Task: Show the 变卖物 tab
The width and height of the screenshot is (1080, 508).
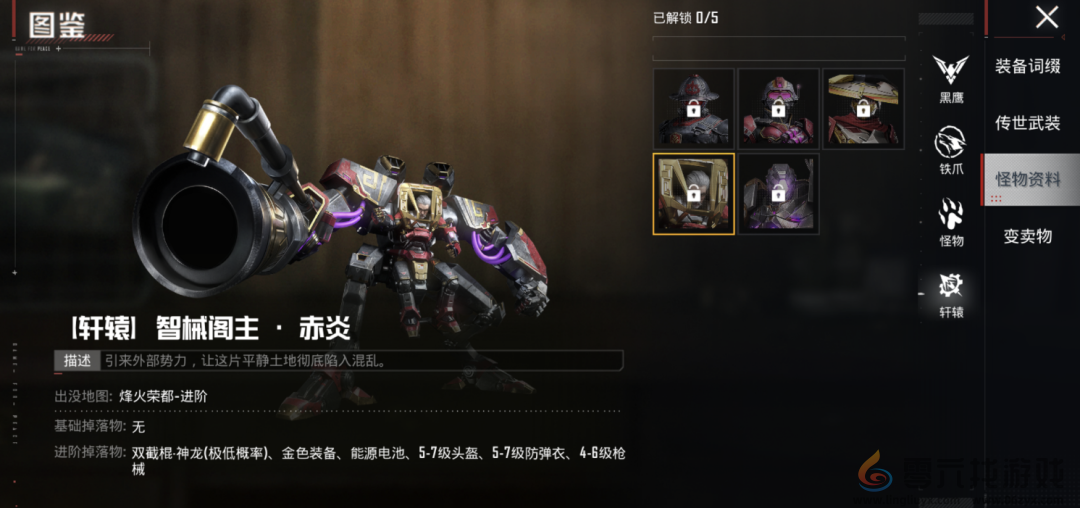Action: [1028, 237]
